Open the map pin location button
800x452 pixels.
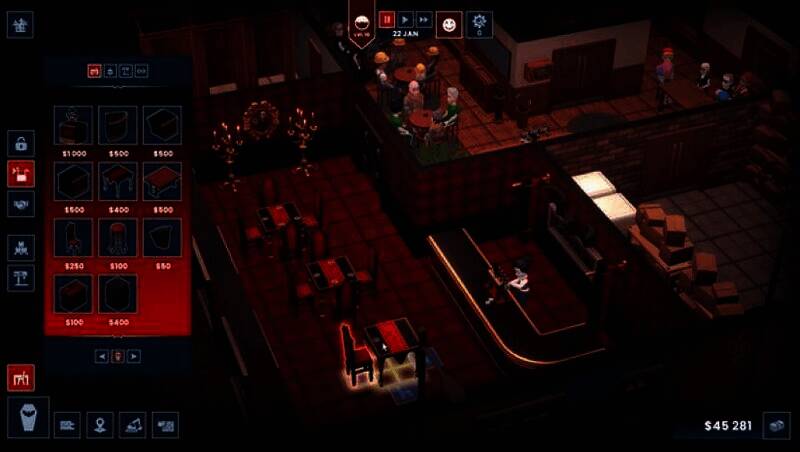coord(100,425)
